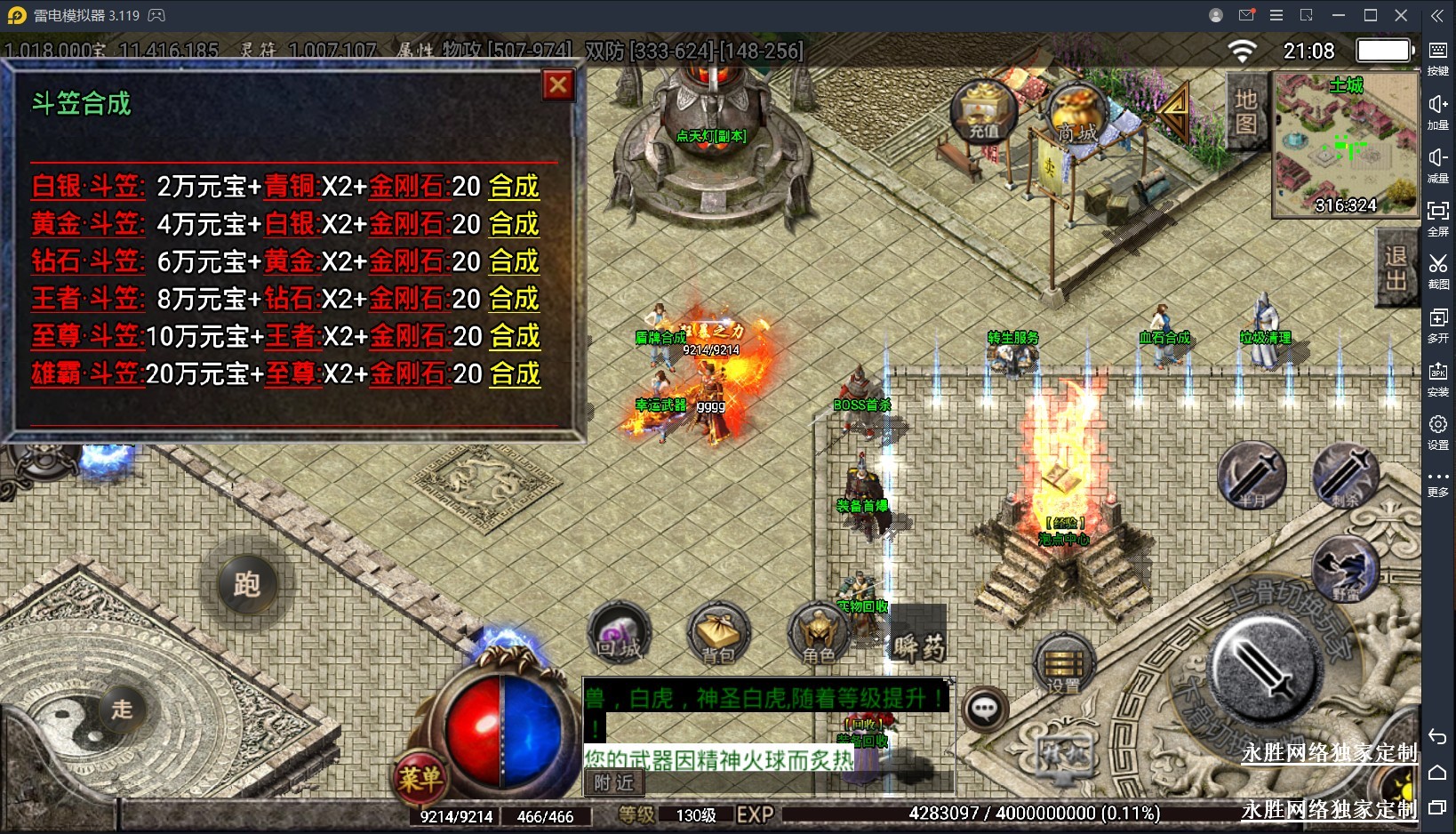Craft the 王者斗笠 via its 合成 link
Image resolution: width=1456 pixels, height=834 pixels.
(514, 299)
